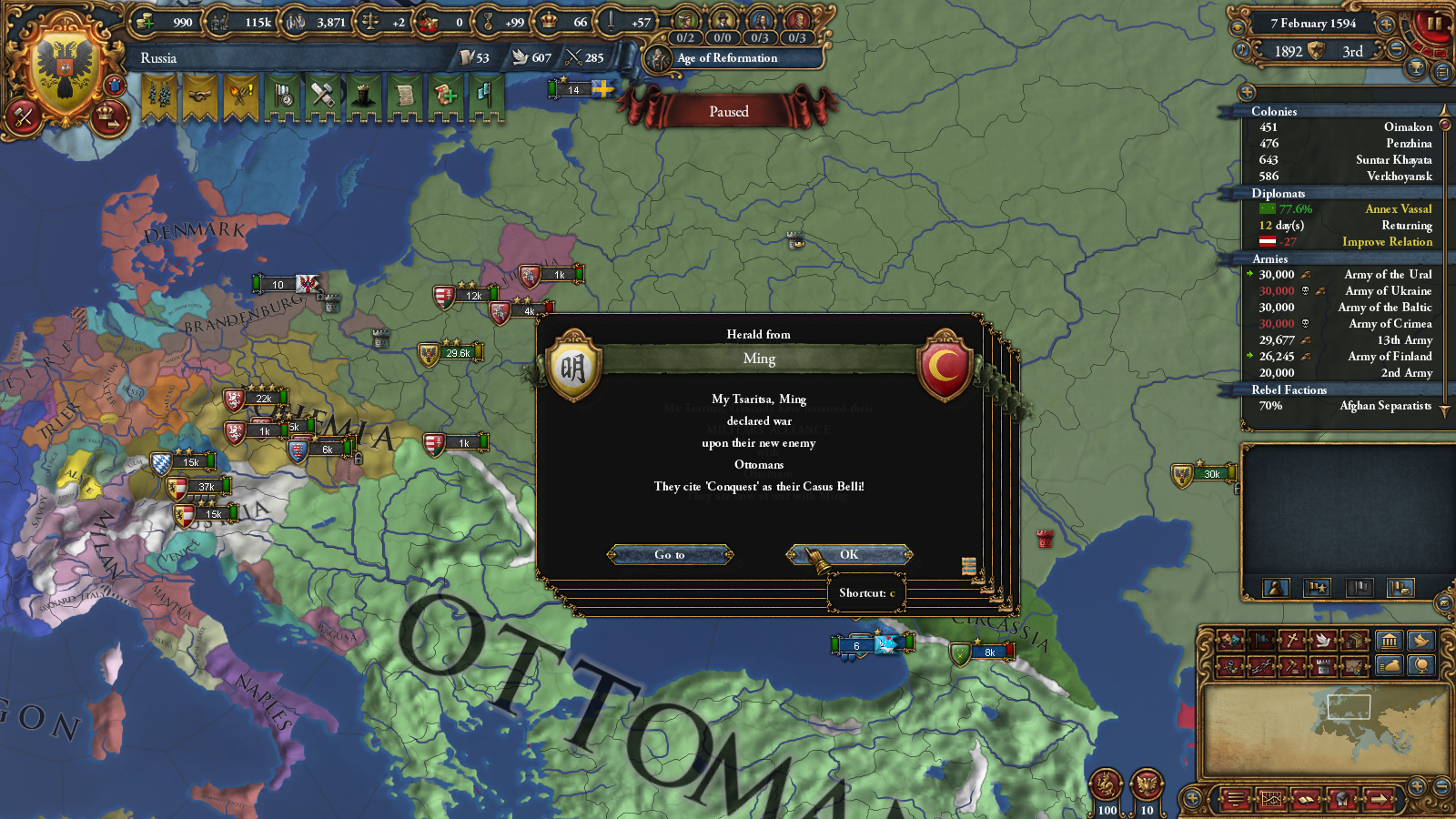Open the ledger book icon
Screen dimensions: 1456x819
point(1305,801)
